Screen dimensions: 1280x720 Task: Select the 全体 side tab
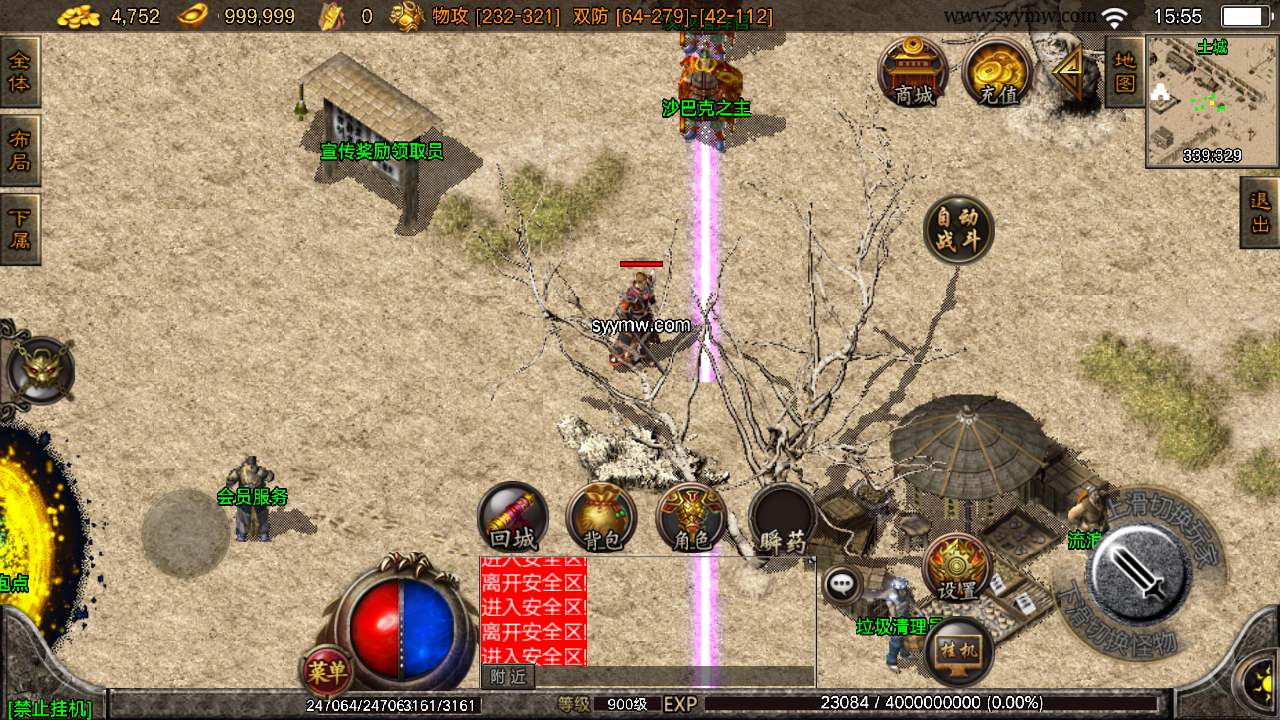click(x=19, y=72)
